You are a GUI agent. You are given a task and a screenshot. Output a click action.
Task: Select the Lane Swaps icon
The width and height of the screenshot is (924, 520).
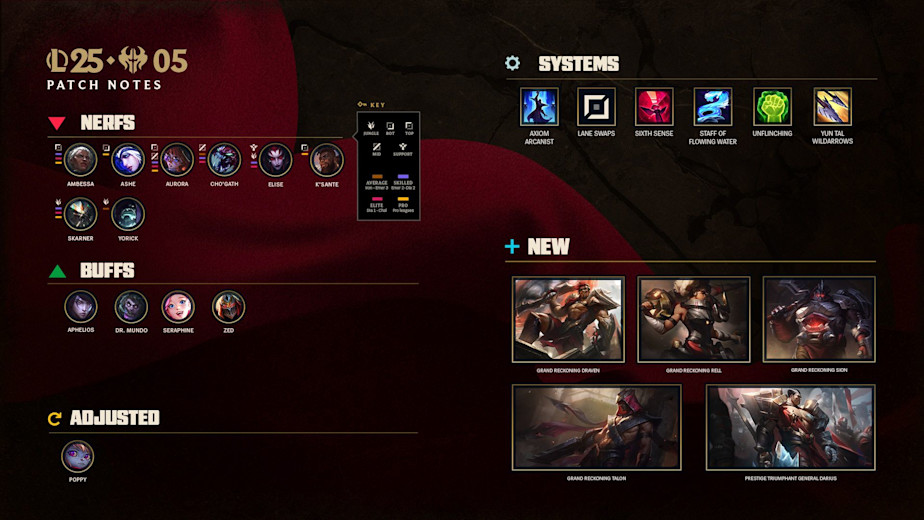point(596,107)
